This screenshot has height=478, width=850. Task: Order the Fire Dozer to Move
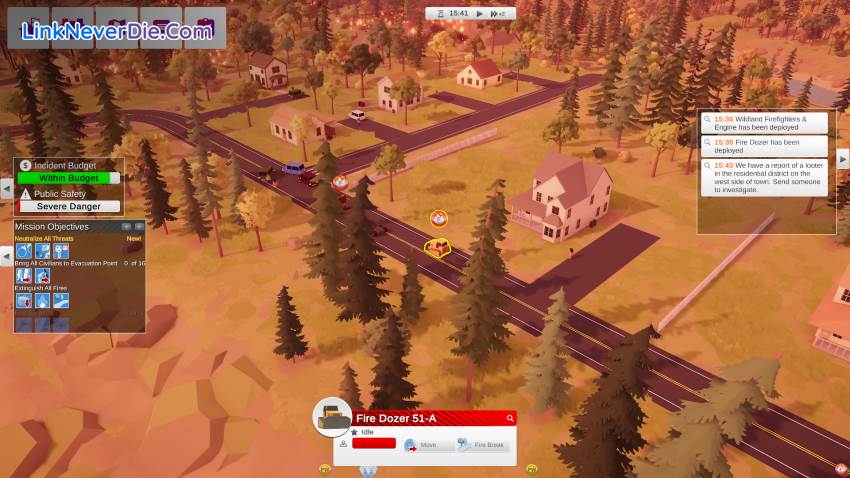click(421, 445)
